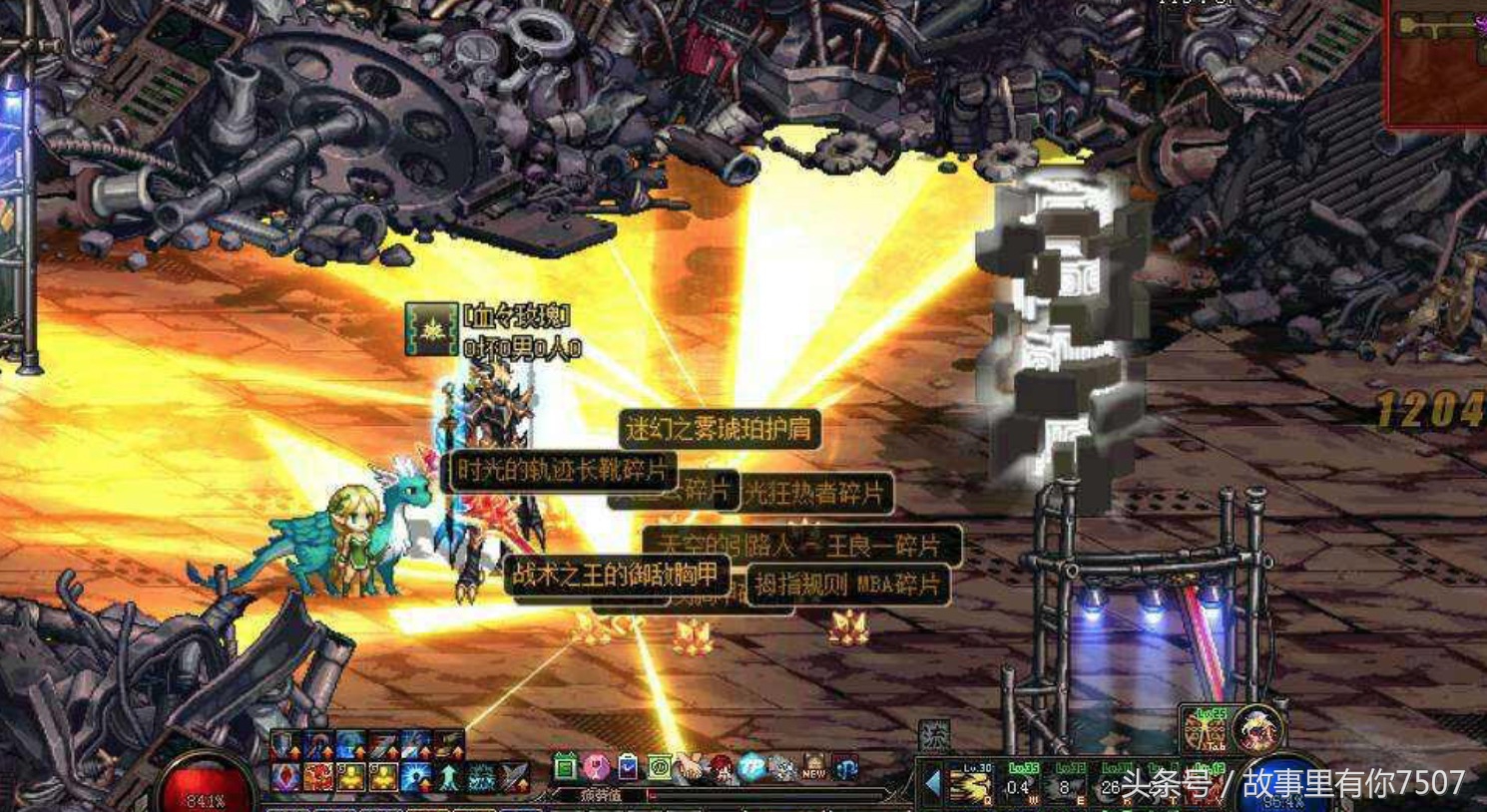
Task: Activate the Lv.30 skill on Q
Action: click(x=971, y=784)
